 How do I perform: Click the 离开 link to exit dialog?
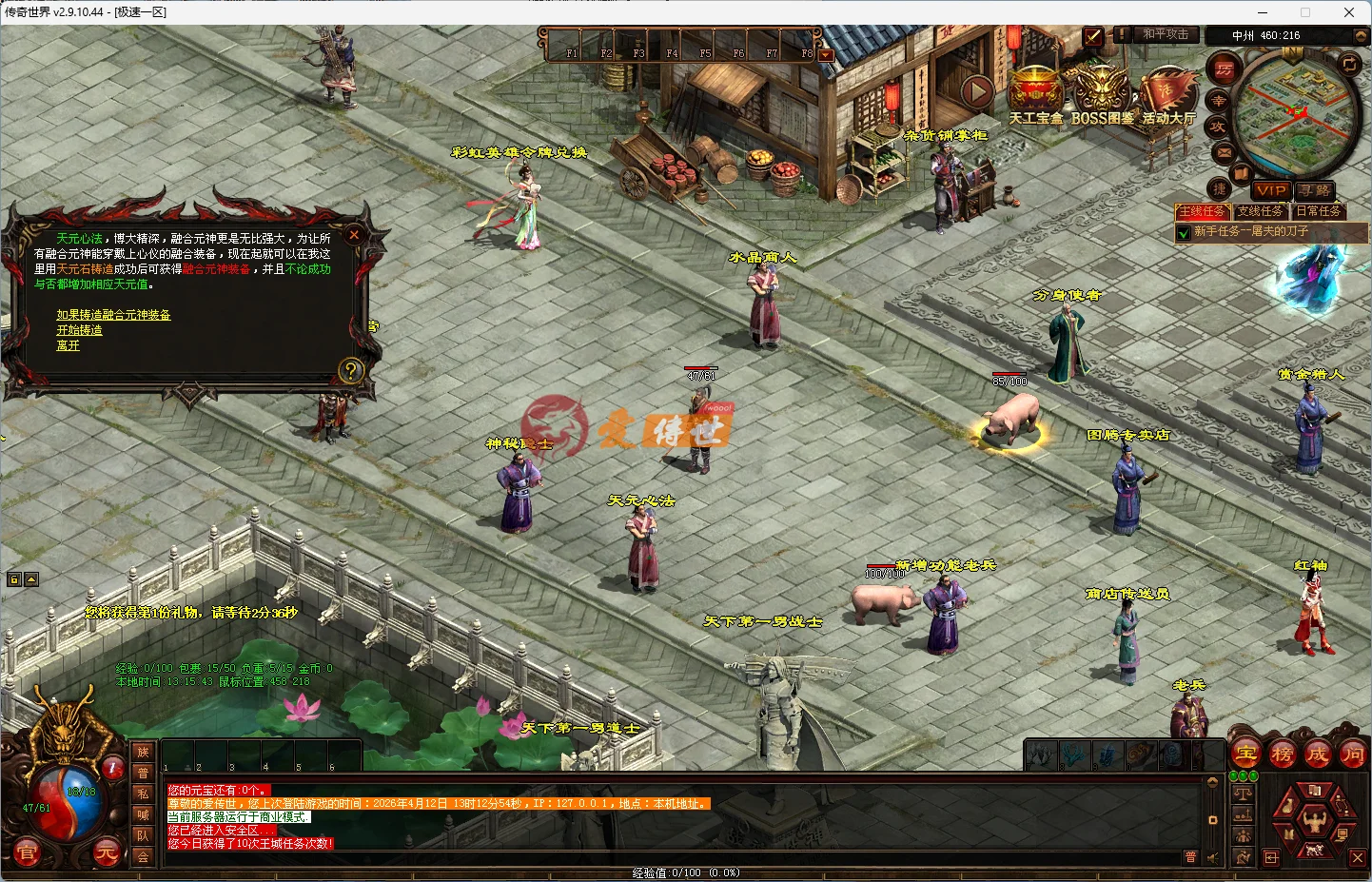[68, 344]
